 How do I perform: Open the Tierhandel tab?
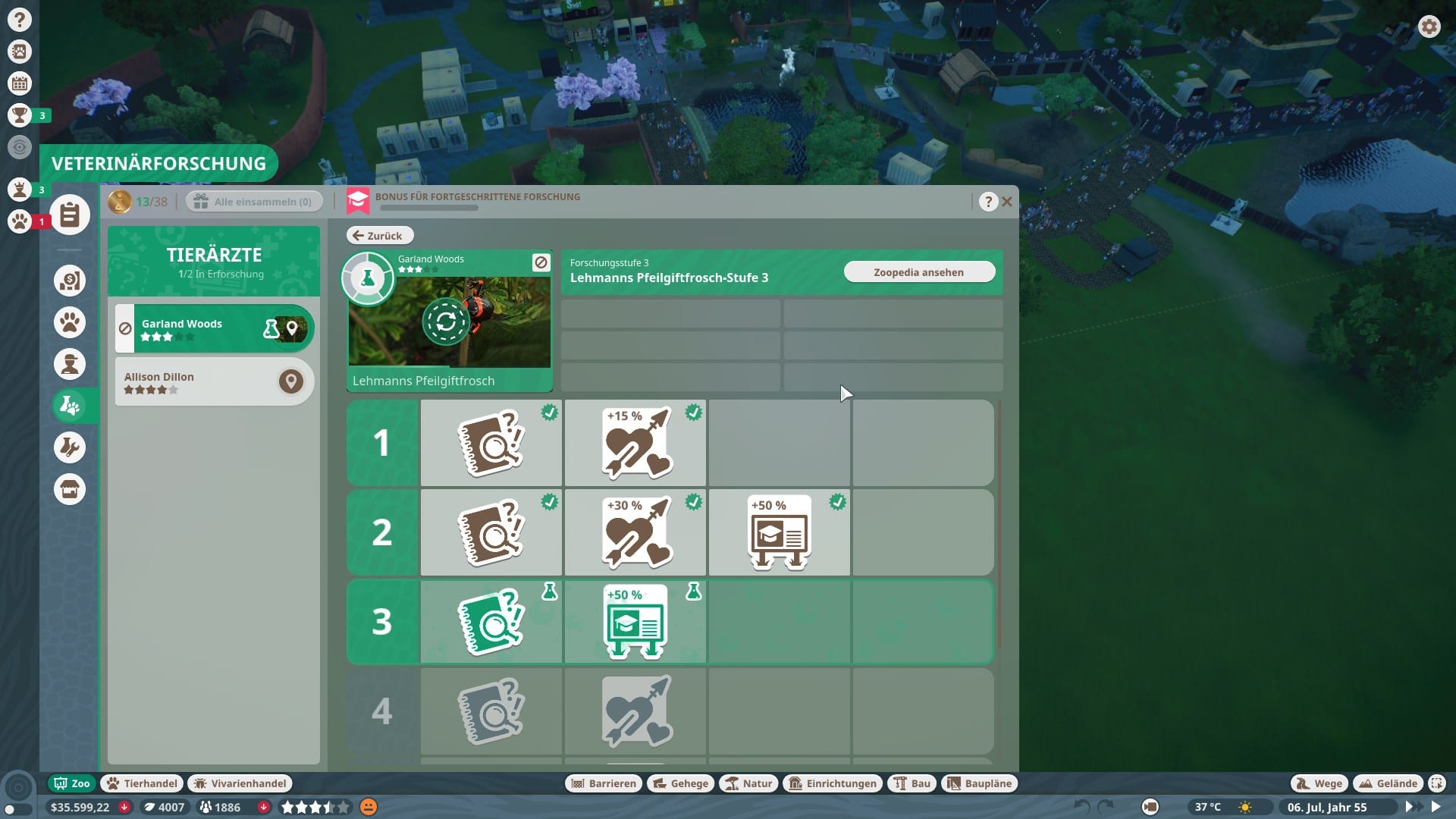click(x=143, y=783)
